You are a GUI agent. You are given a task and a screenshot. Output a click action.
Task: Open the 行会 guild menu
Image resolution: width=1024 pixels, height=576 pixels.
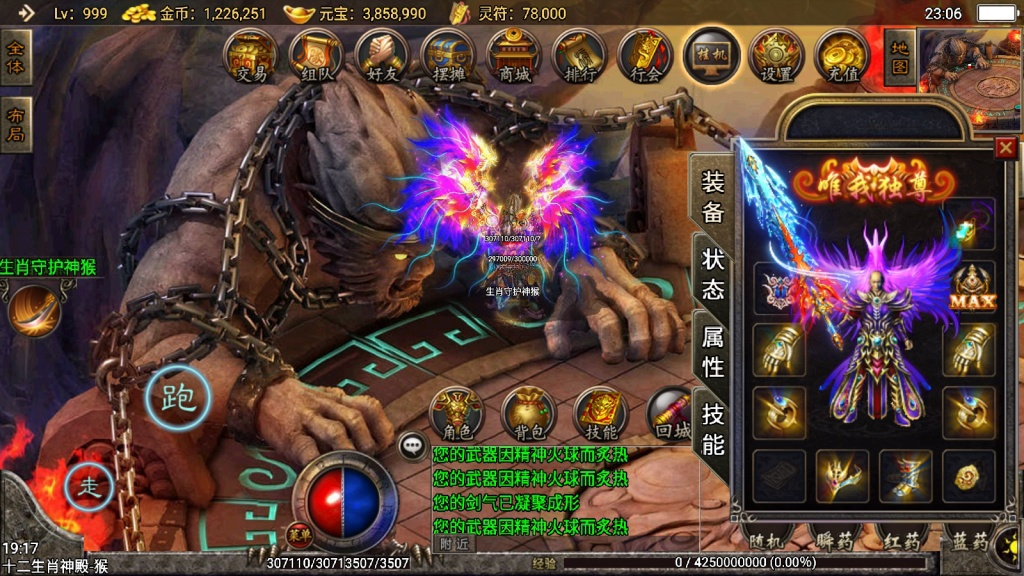coord(646,56)
